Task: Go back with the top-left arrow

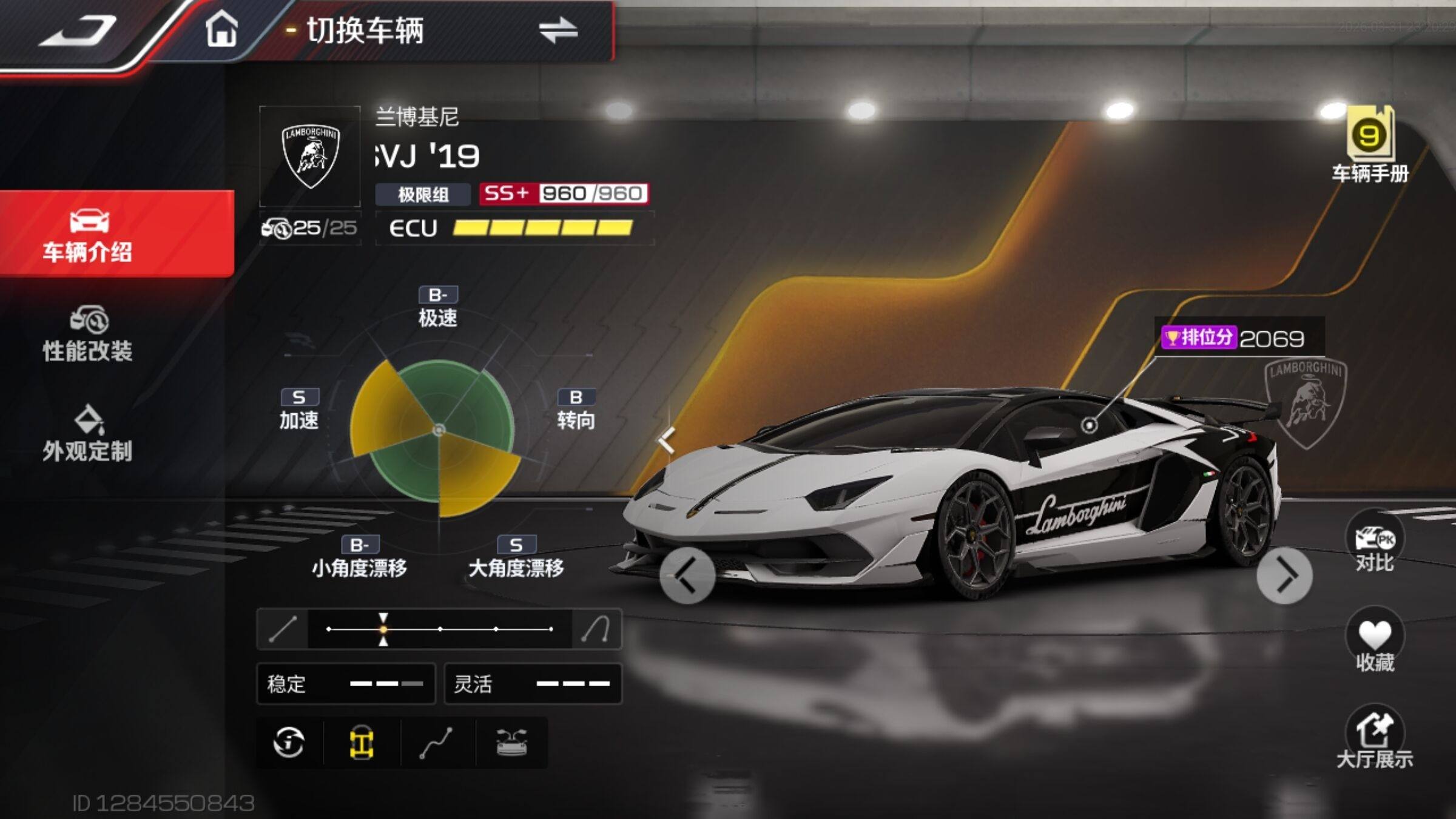Action: coord(78,30)
